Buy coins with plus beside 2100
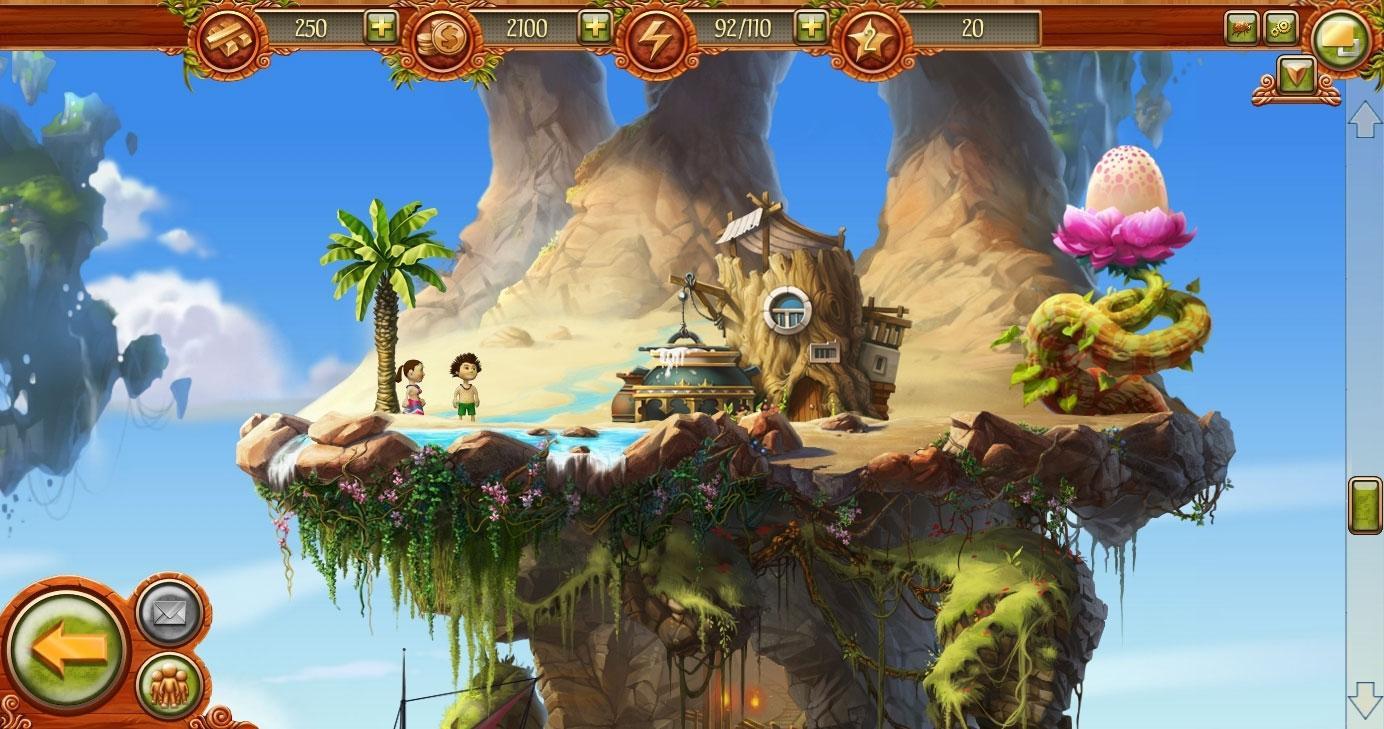 (597, 29)
